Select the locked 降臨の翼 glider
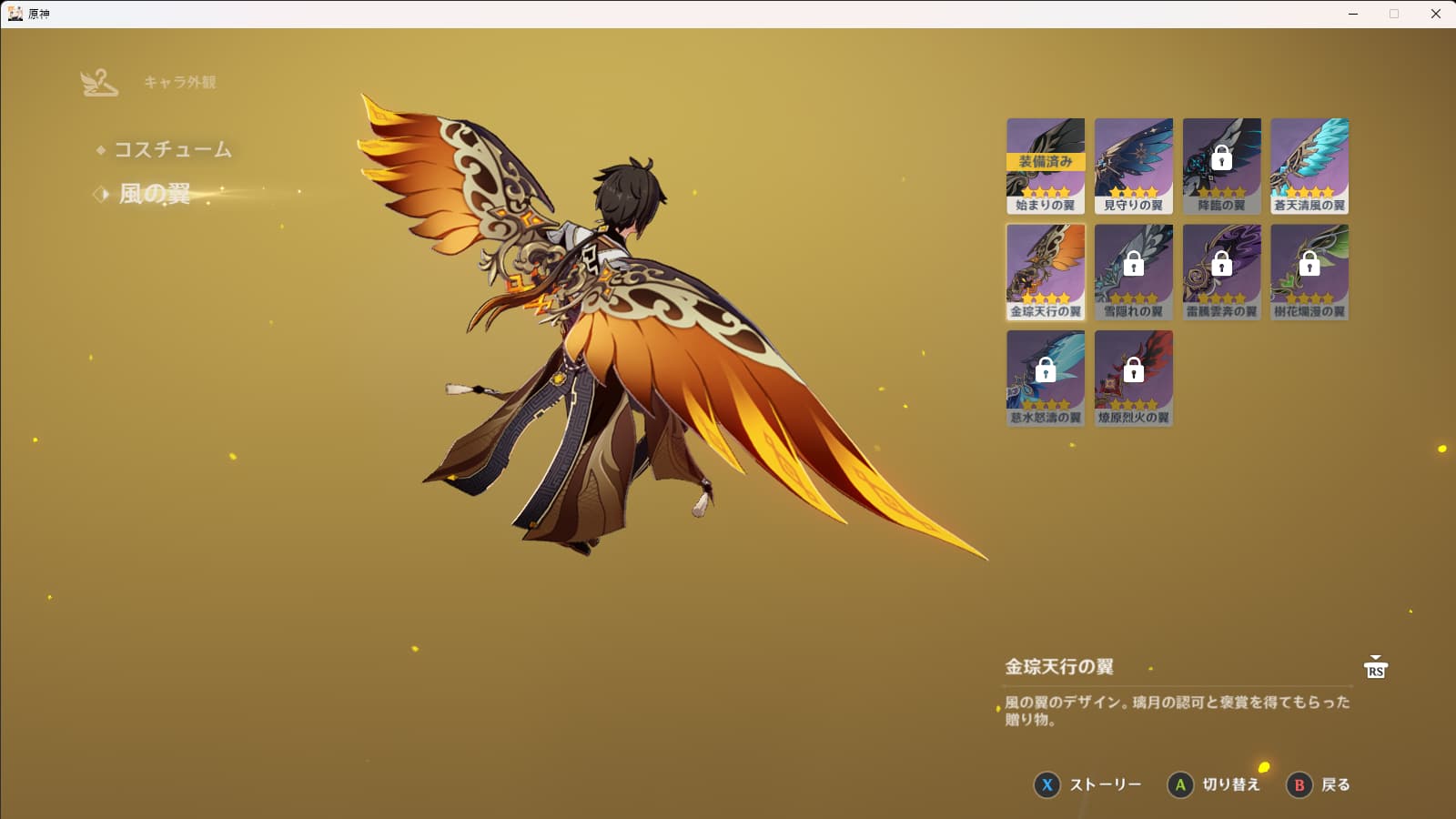This screenshot has width=1456, height=819. tap(1221, 166)
